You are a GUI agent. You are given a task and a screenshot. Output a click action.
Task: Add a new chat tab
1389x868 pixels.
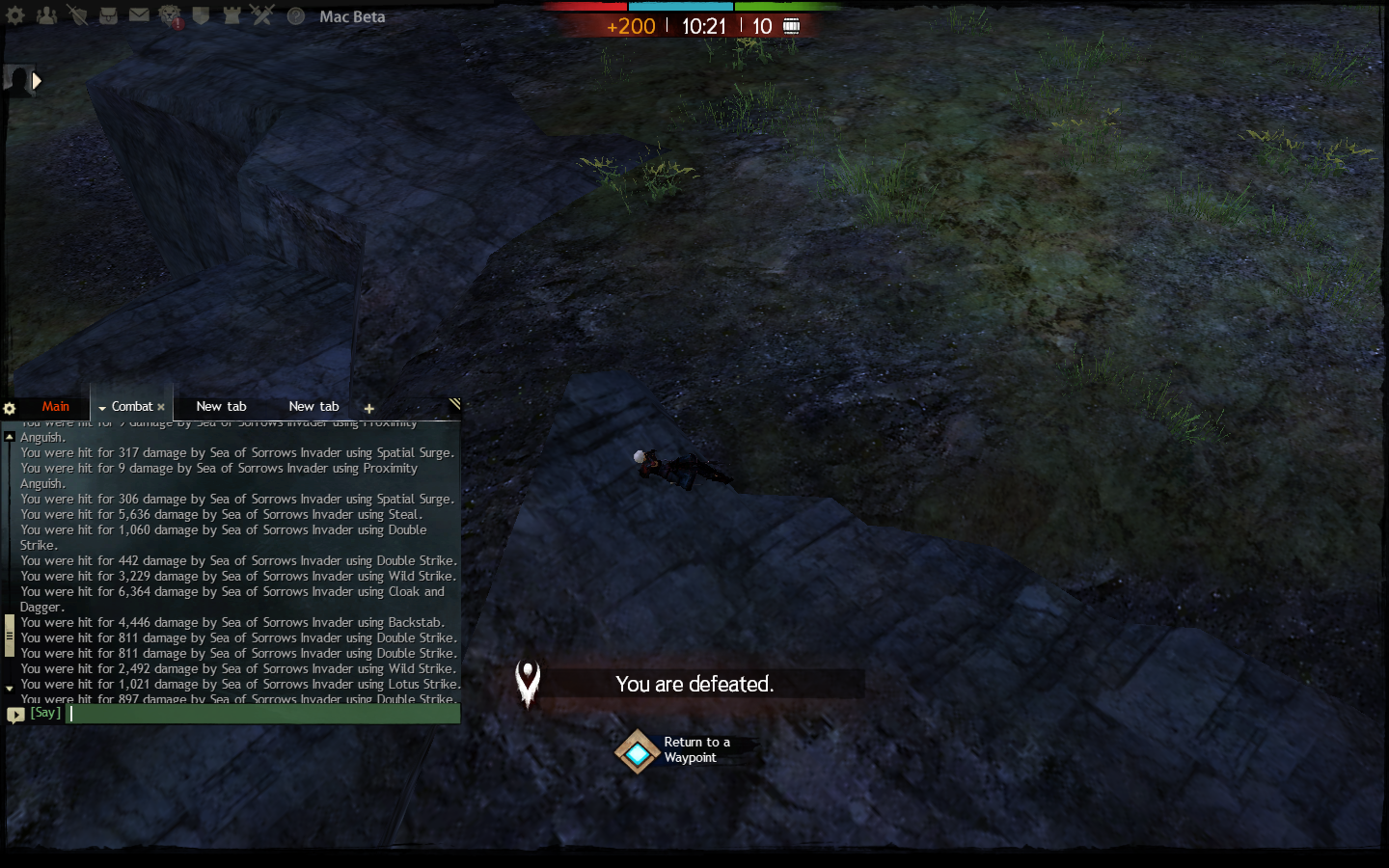coord(368,409)
